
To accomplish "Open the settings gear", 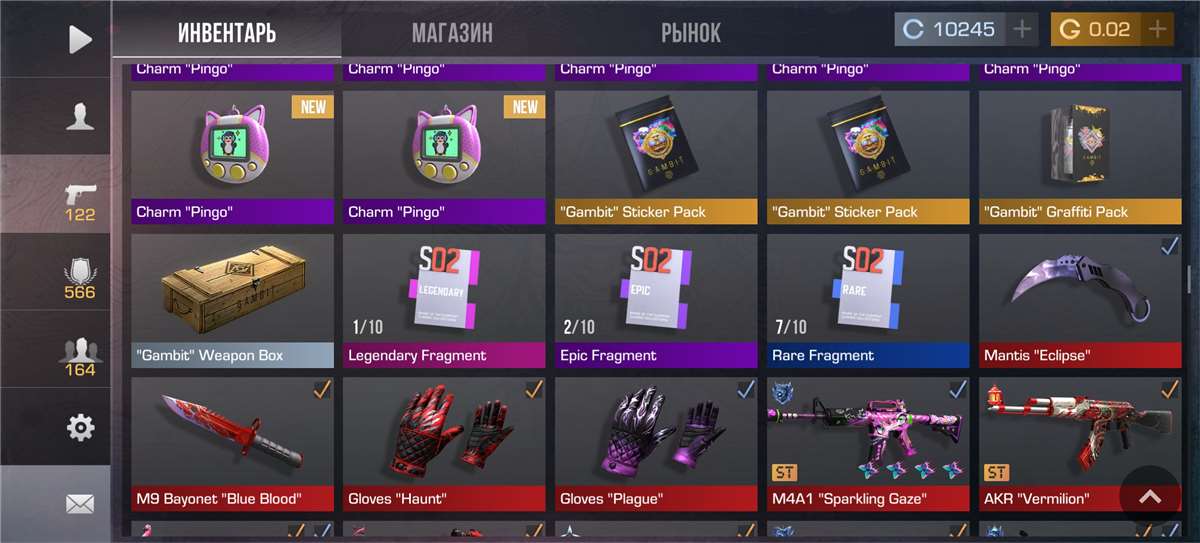I will [79, 428].
